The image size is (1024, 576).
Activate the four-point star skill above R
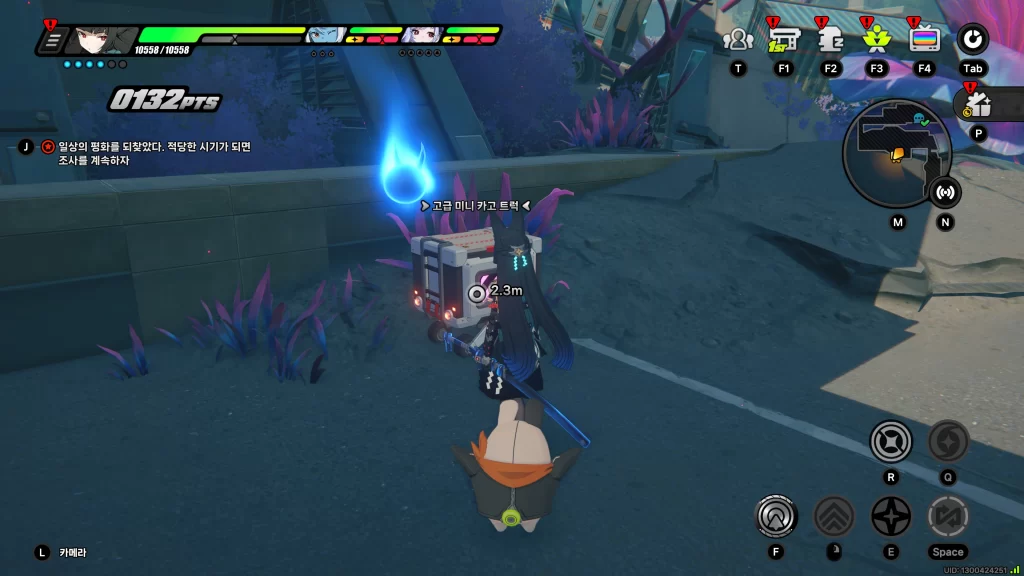pyautogui.click(x=890, y=442)
